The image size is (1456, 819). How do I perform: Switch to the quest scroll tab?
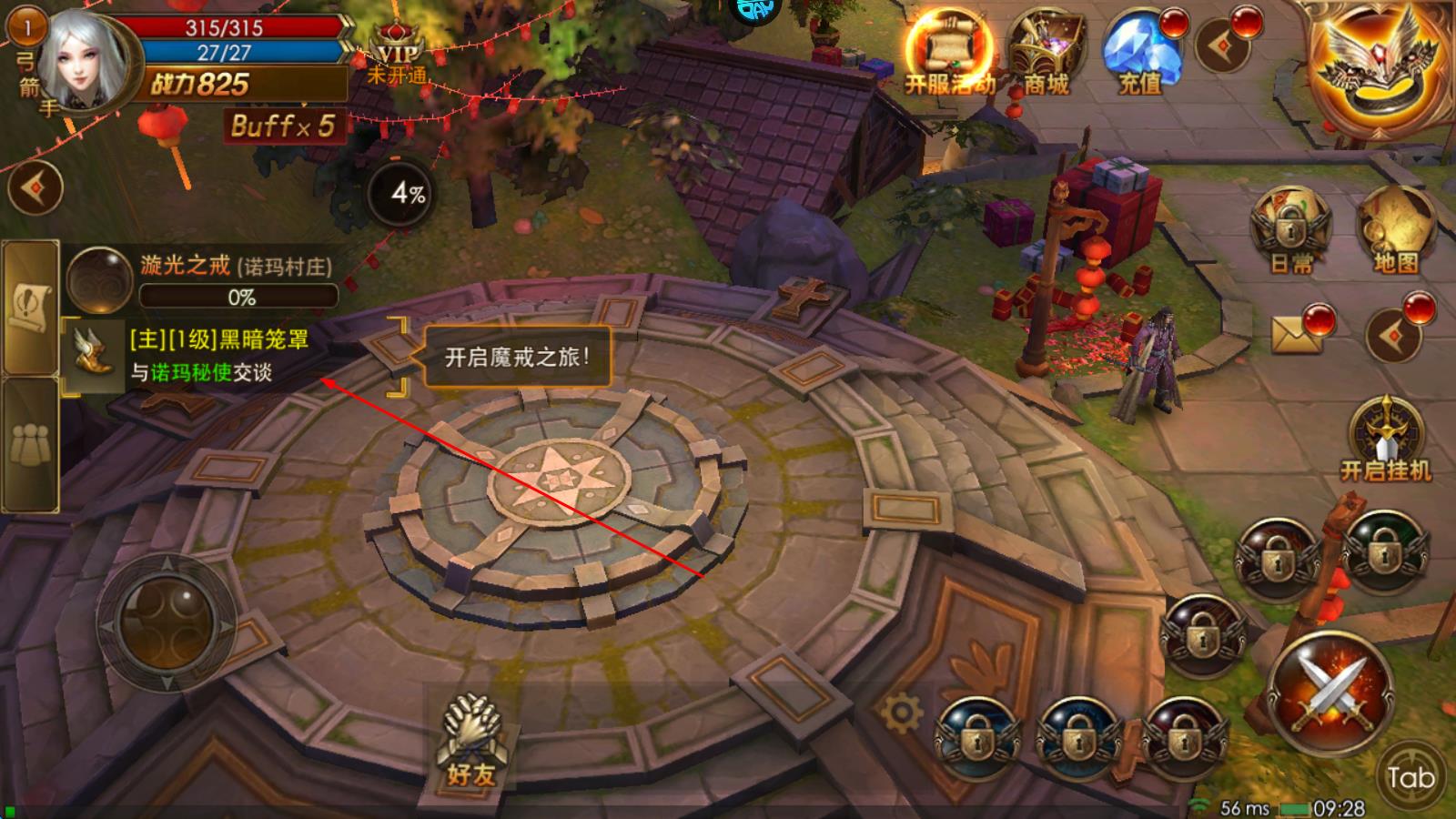[29, 307]
